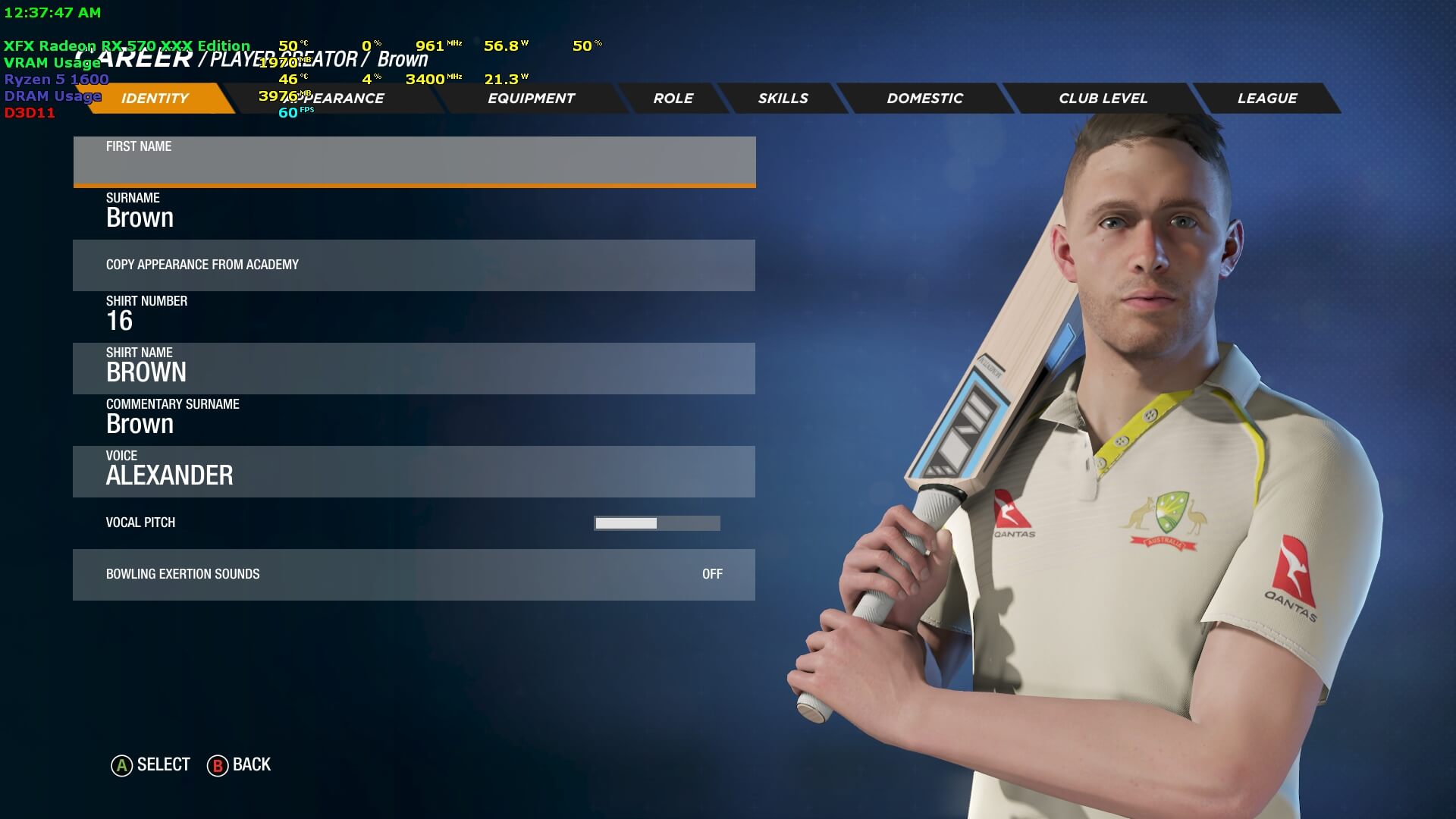
Task: Open the Appearance tab
Action: click(x=341, y=99)
